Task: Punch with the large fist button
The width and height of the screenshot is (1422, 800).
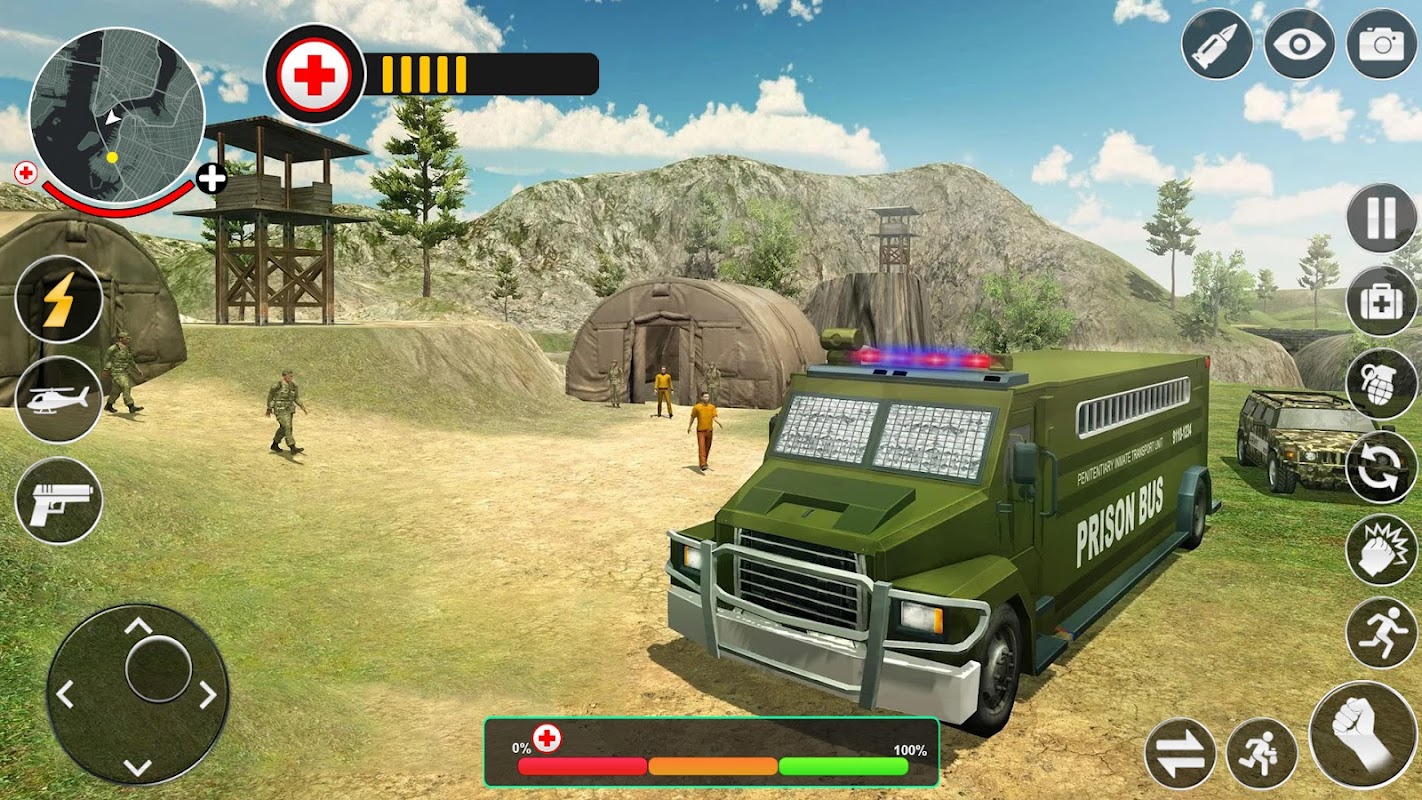Action: tap(1363, 735)
